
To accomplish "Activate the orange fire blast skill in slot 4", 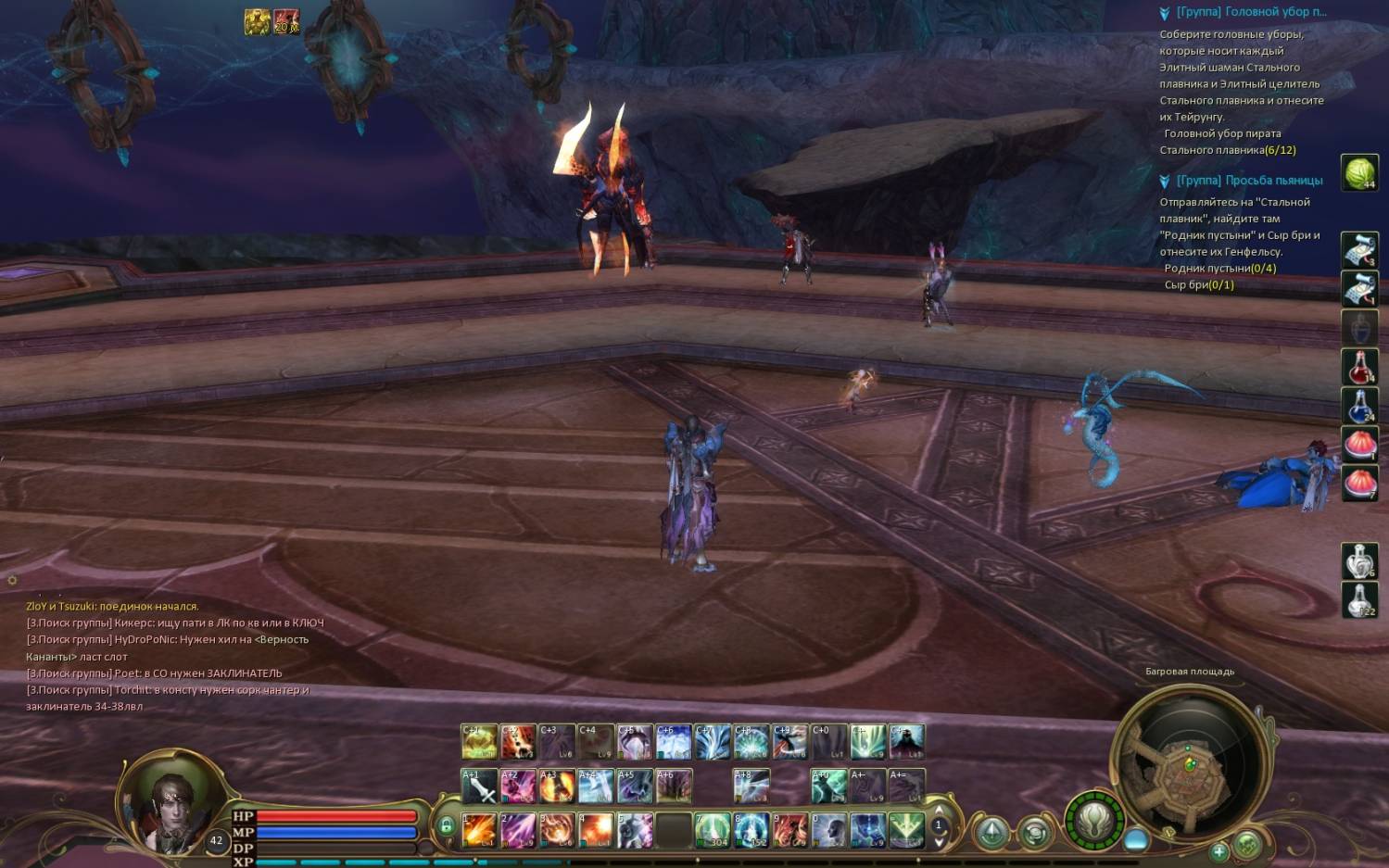I will point(596,830).
